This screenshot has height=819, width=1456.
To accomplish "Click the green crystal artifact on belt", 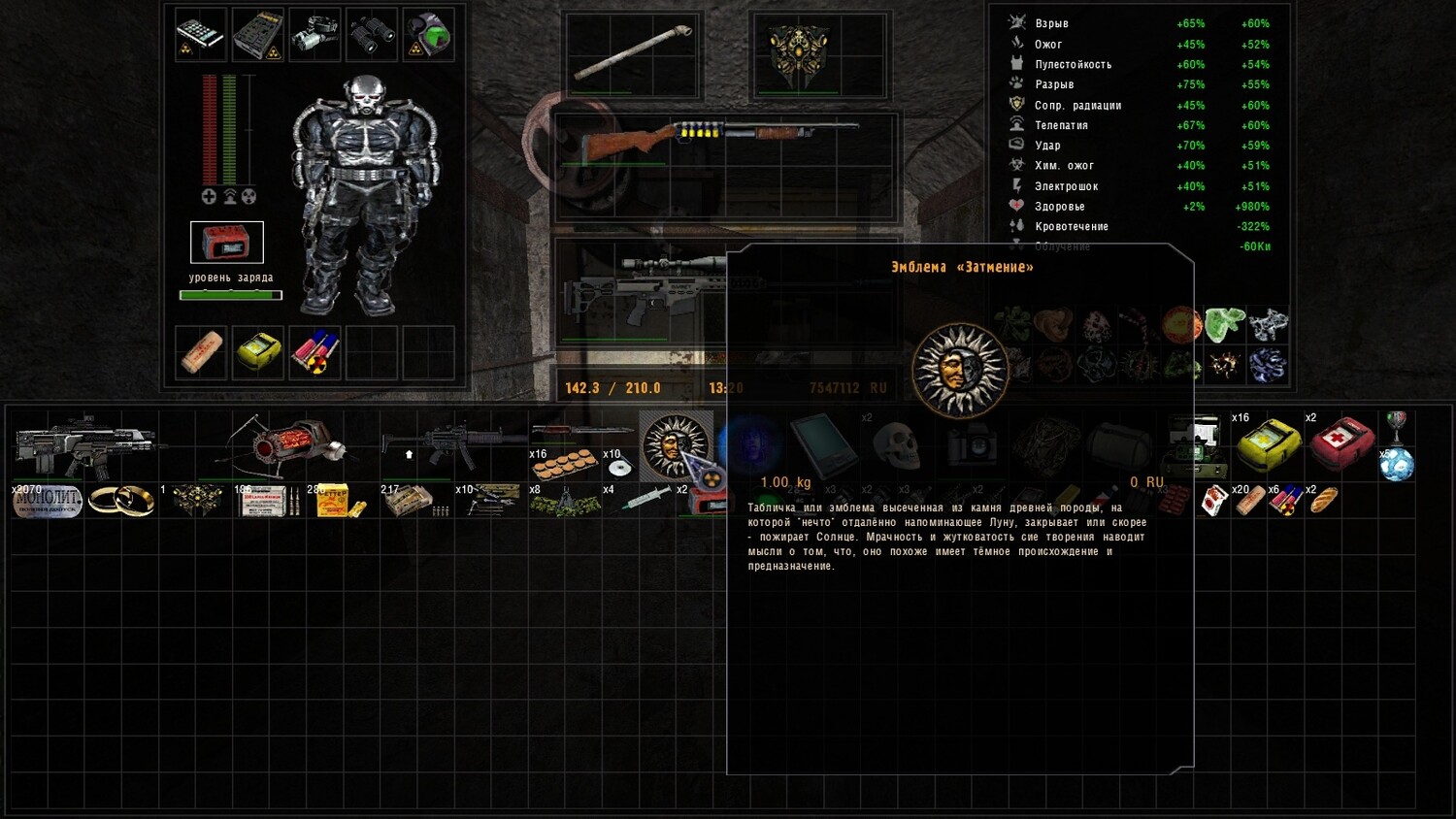I will (1224, 324).
